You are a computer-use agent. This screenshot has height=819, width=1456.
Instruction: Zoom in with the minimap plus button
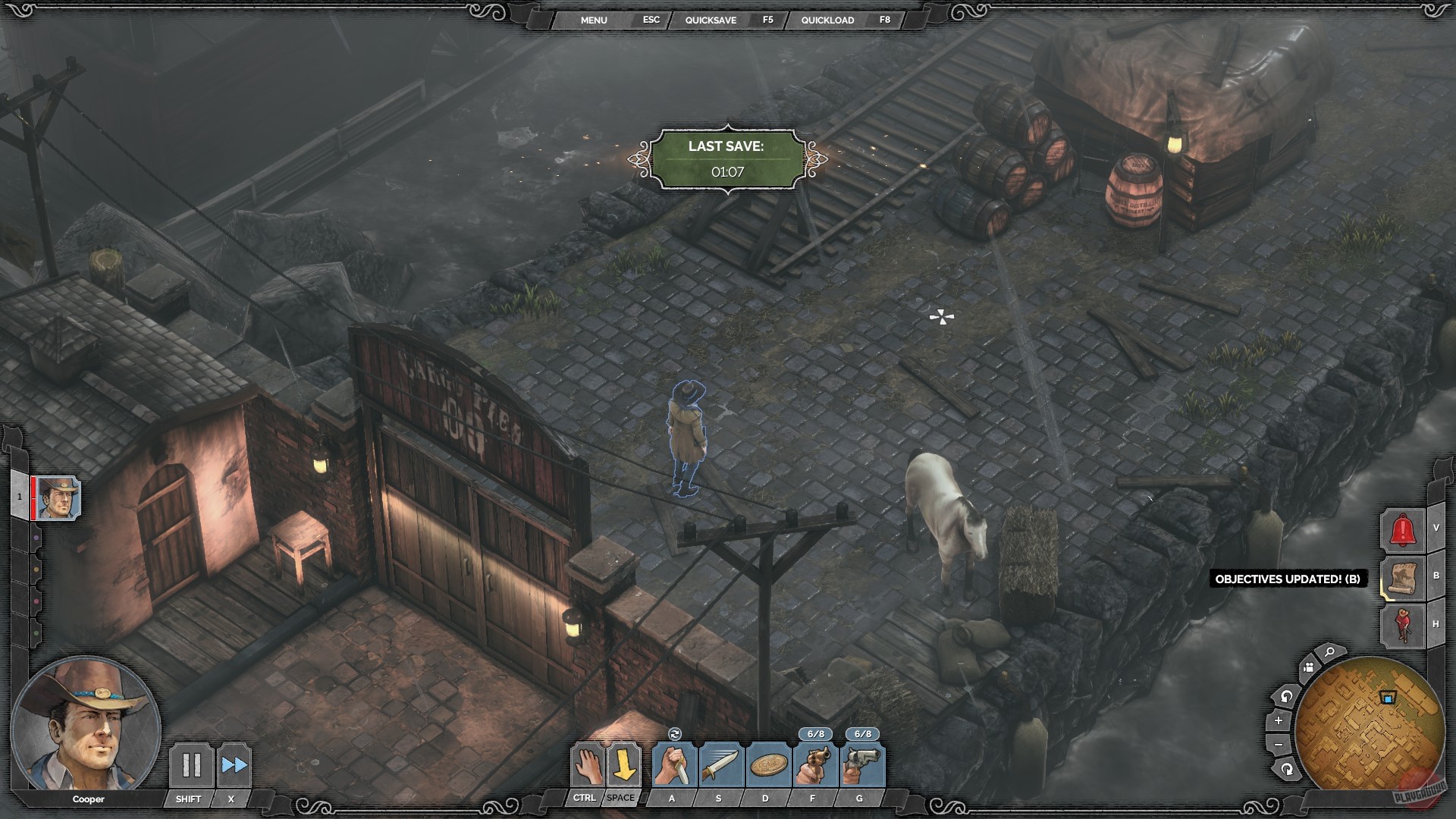coord(1279,720)
